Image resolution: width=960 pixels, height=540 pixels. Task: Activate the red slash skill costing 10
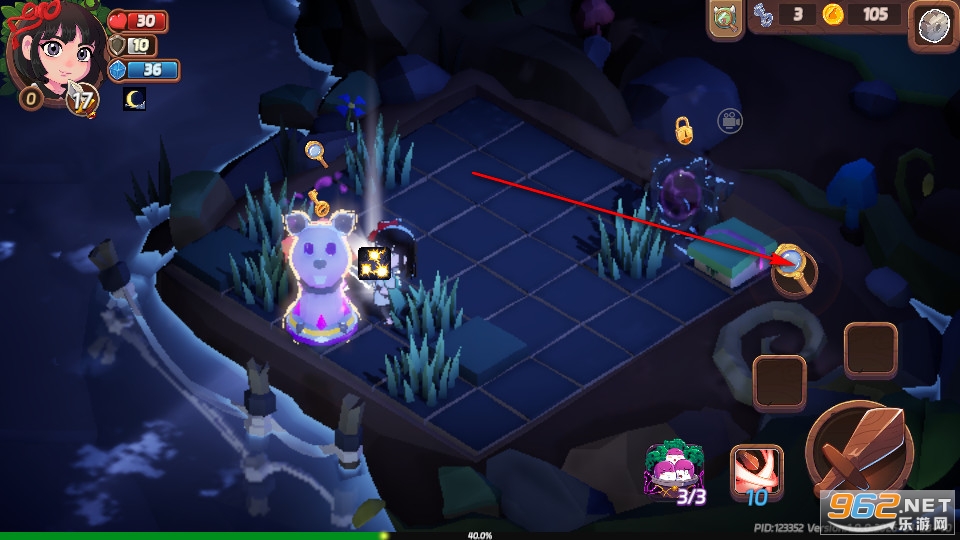[x=756, y=472]
